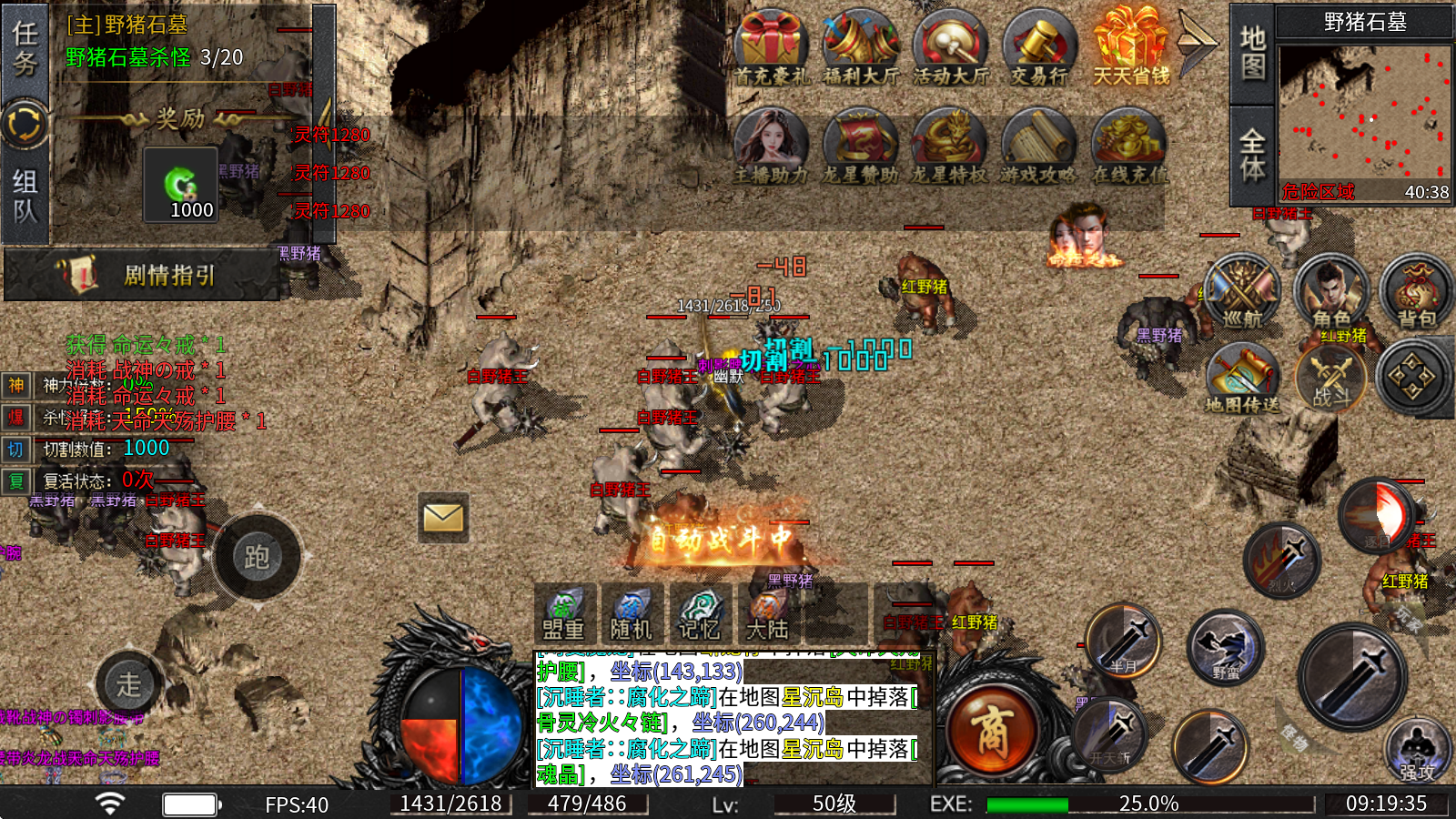Open the 角色 character sheet
Image resolution: width=1456 pixels, height=819 pixels.
click(x=1330, y=293)
